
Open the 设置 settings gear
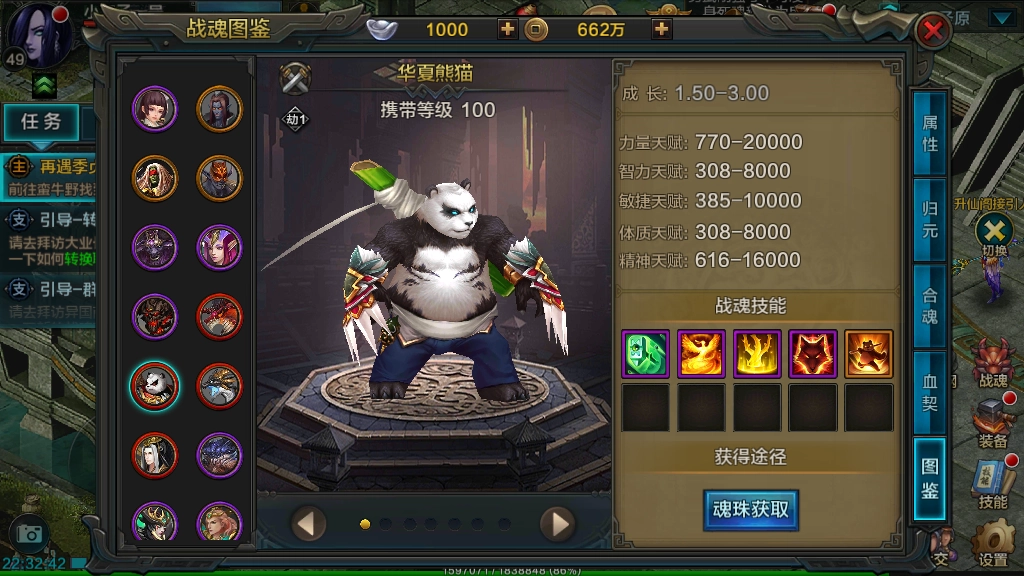[x=993, y=540]
